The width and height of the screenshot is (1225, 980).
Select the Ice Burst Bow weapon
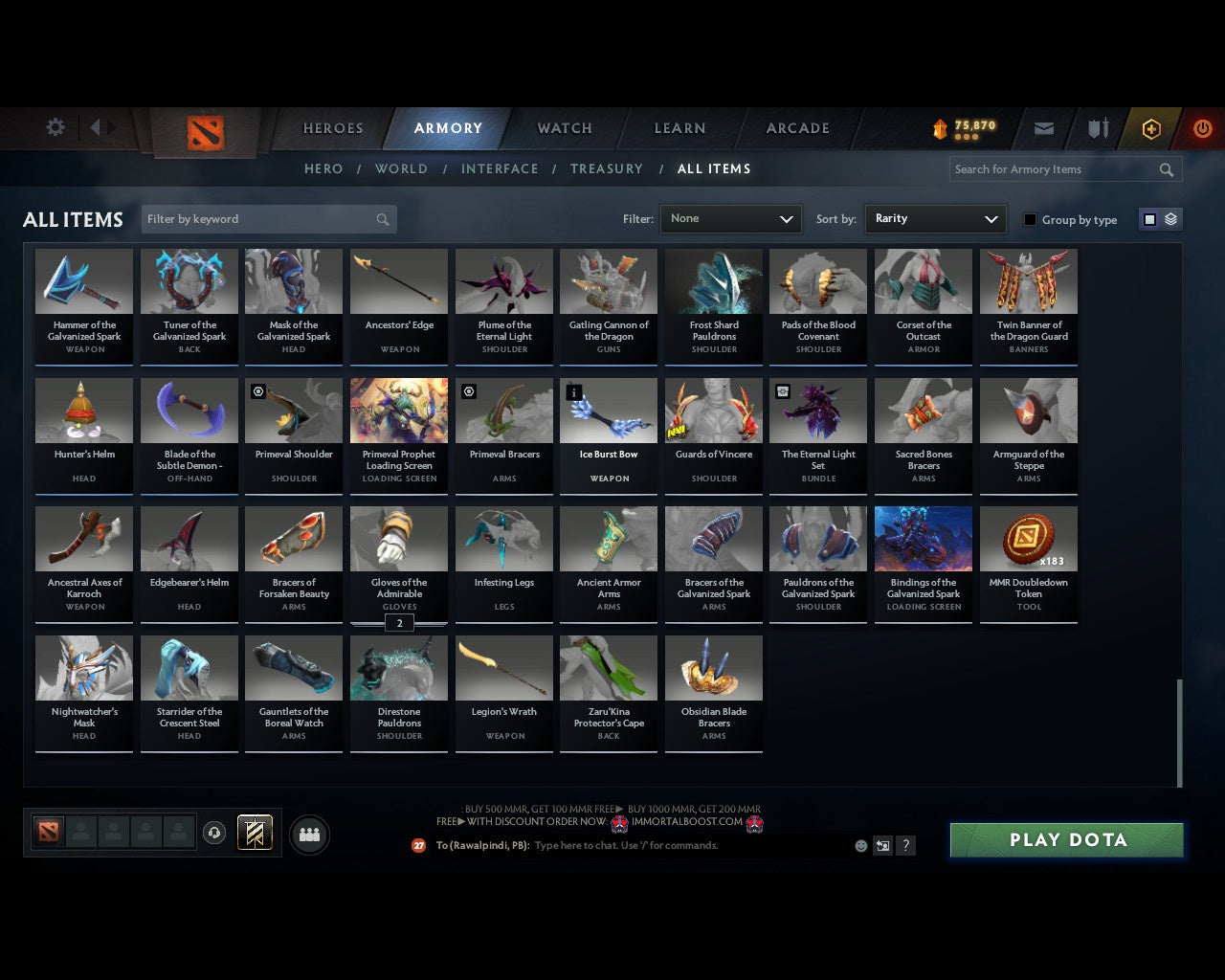click(608, 410)
